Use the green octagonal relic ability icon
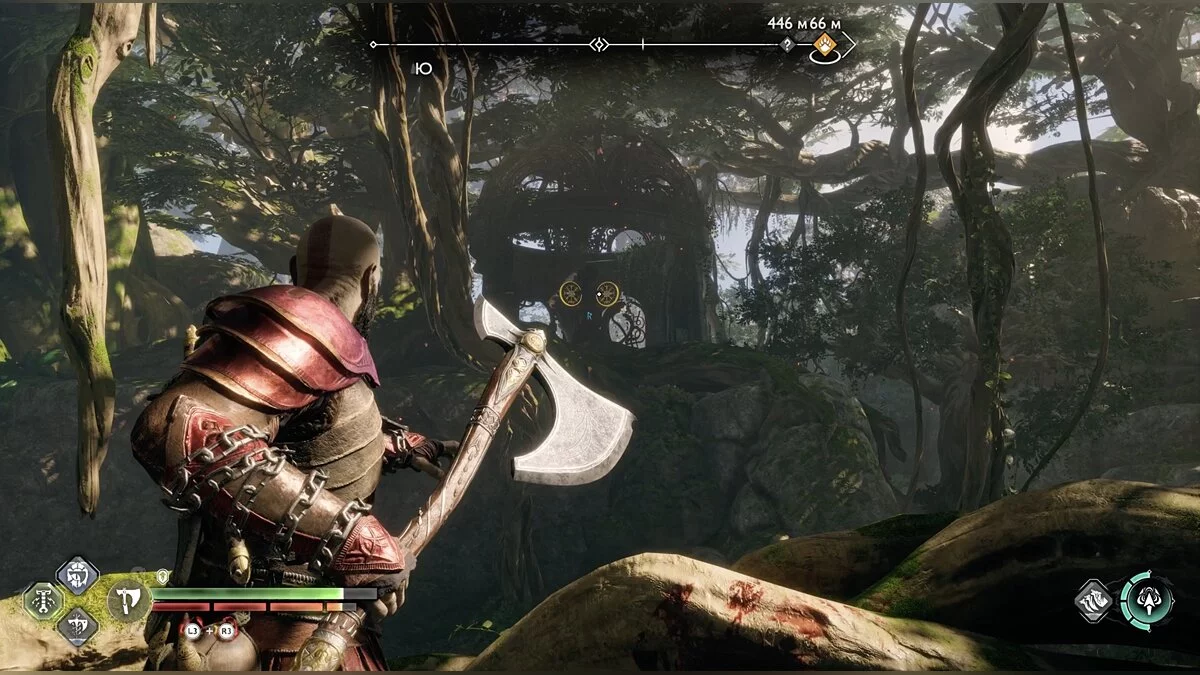Screen dimensions: 1200x675 coord(44,601)
